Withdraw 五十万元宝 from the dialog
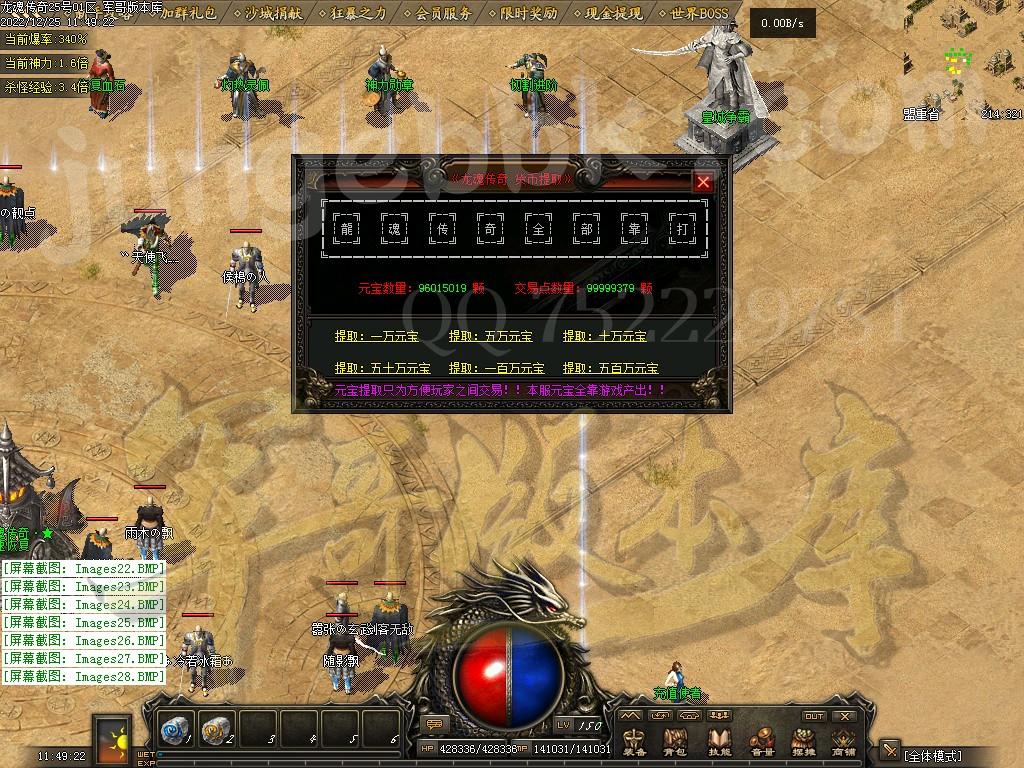 click(383, 369)
